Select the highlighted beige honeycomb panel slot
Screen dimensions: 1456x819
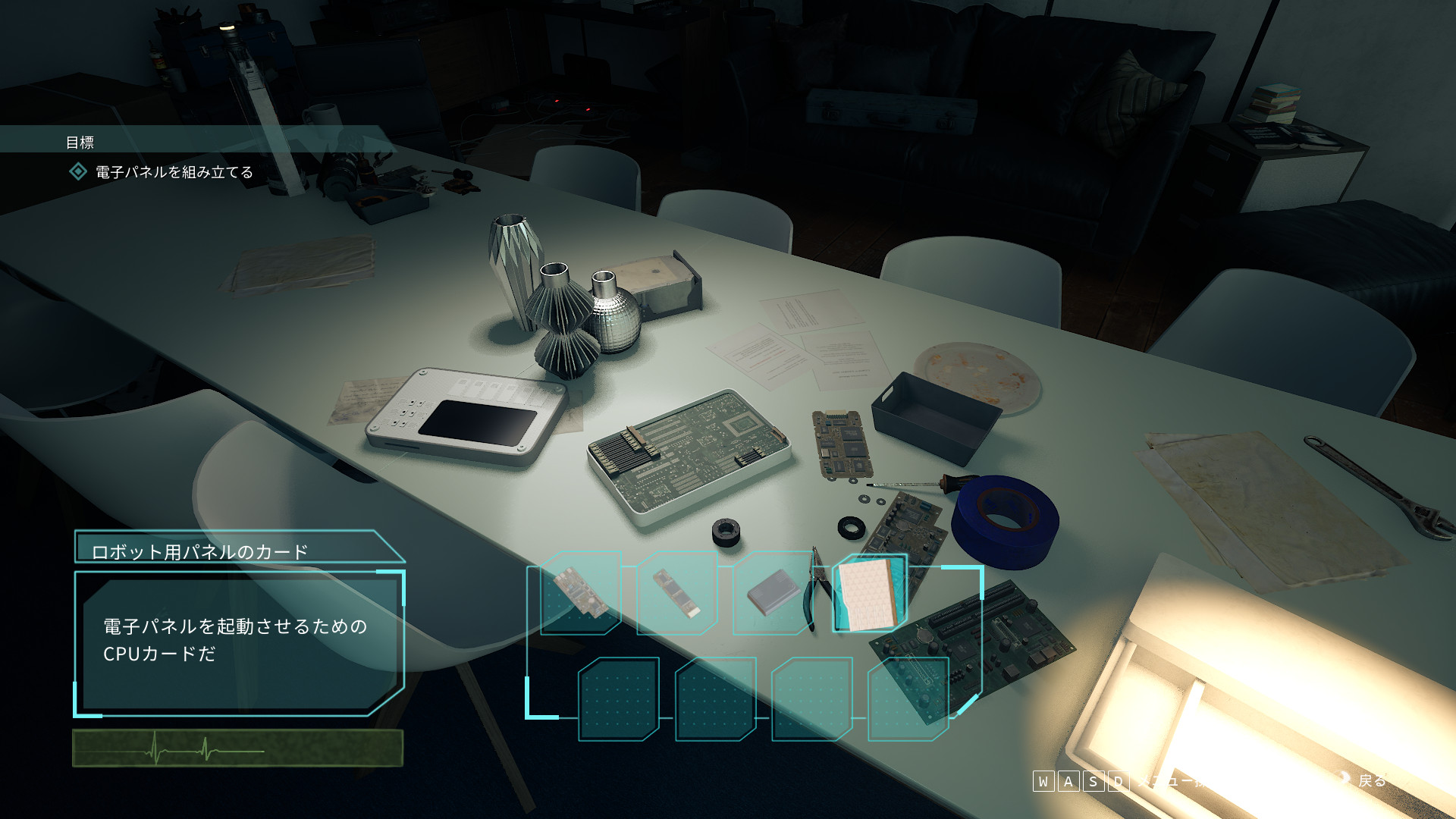(869, 593)
